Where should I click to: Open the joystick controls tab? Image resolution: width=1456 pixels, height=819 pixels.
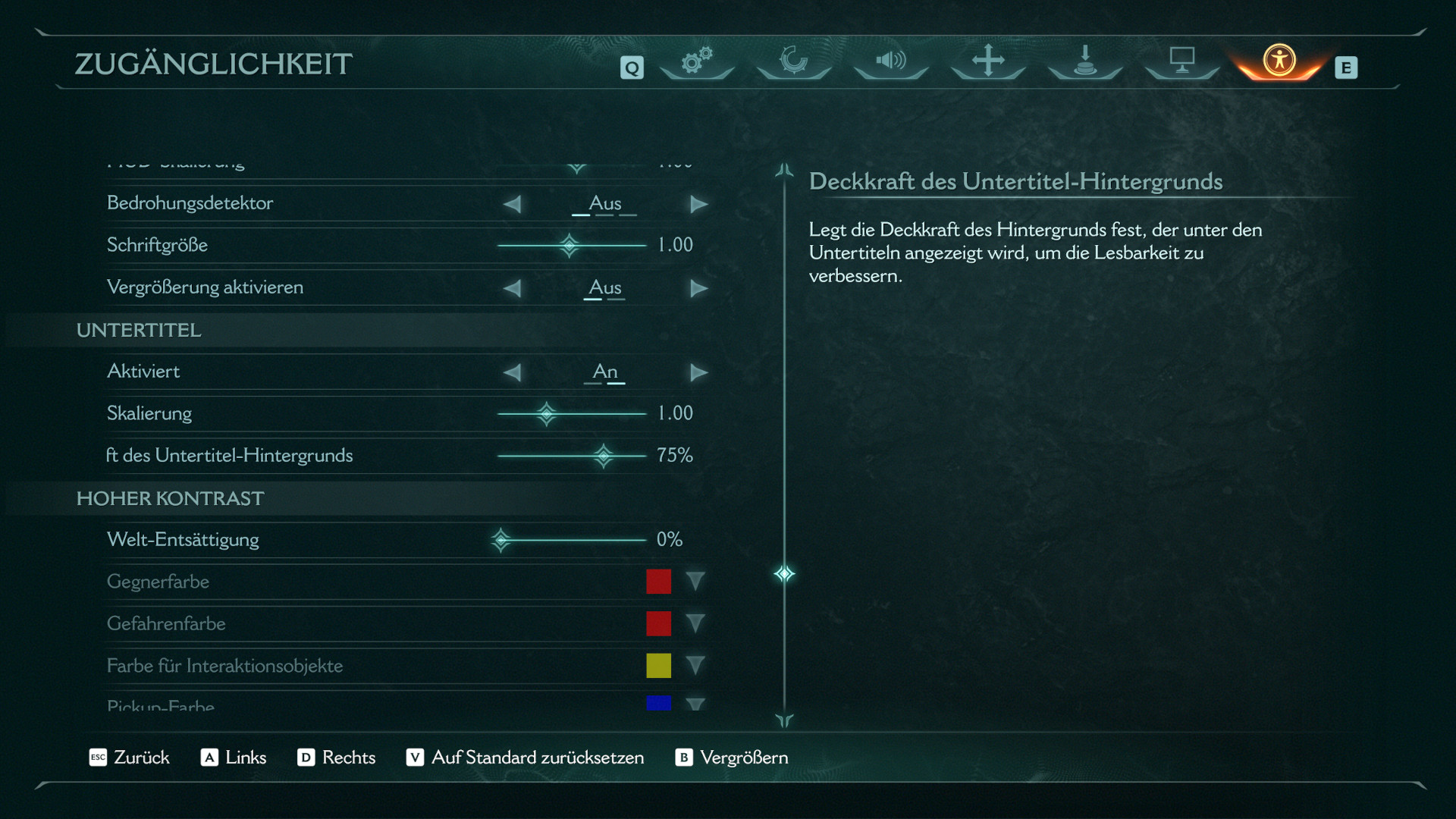pyautogui.click(x=1085, y=60)
